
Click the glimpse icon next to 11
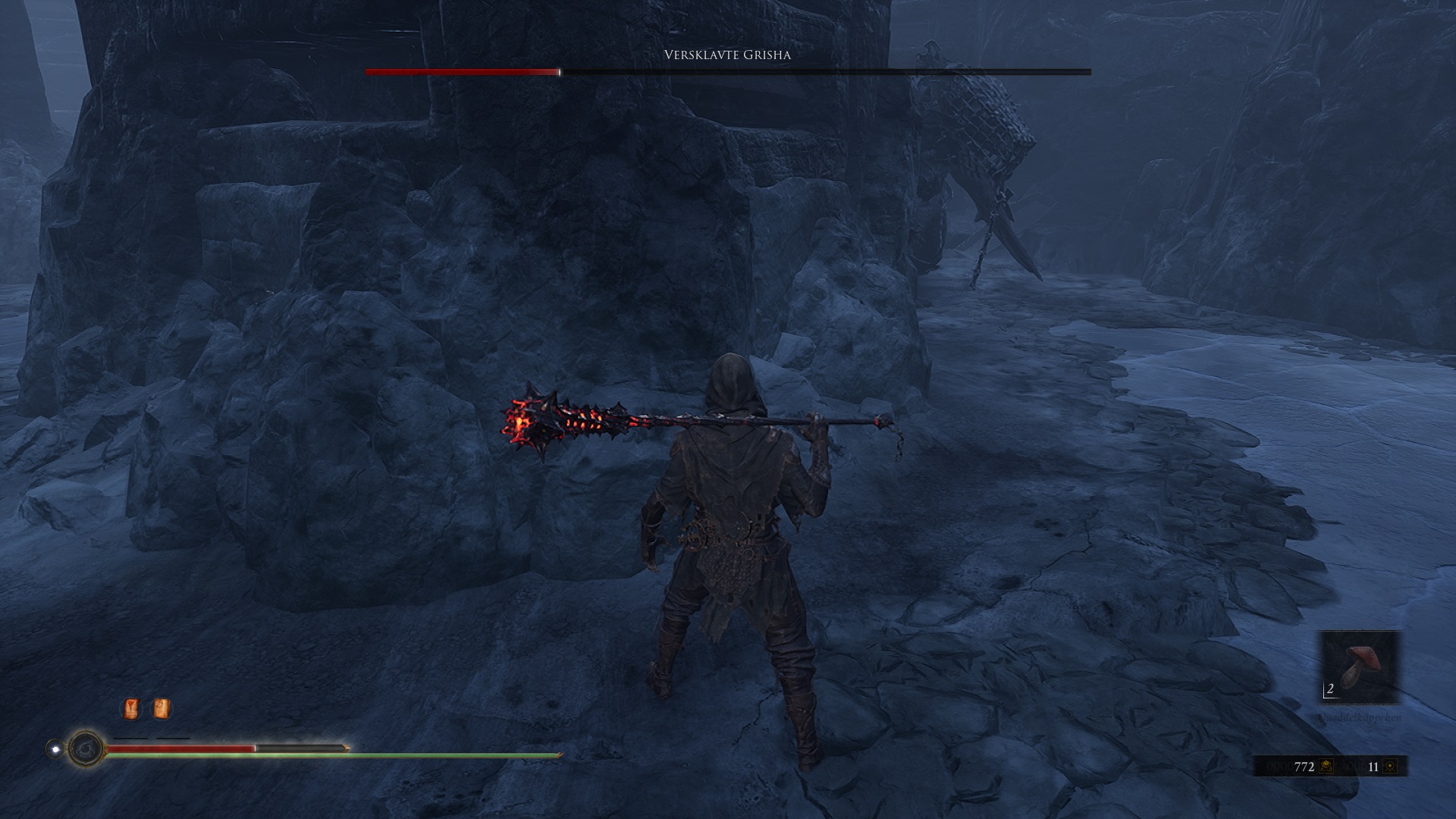1390,767
